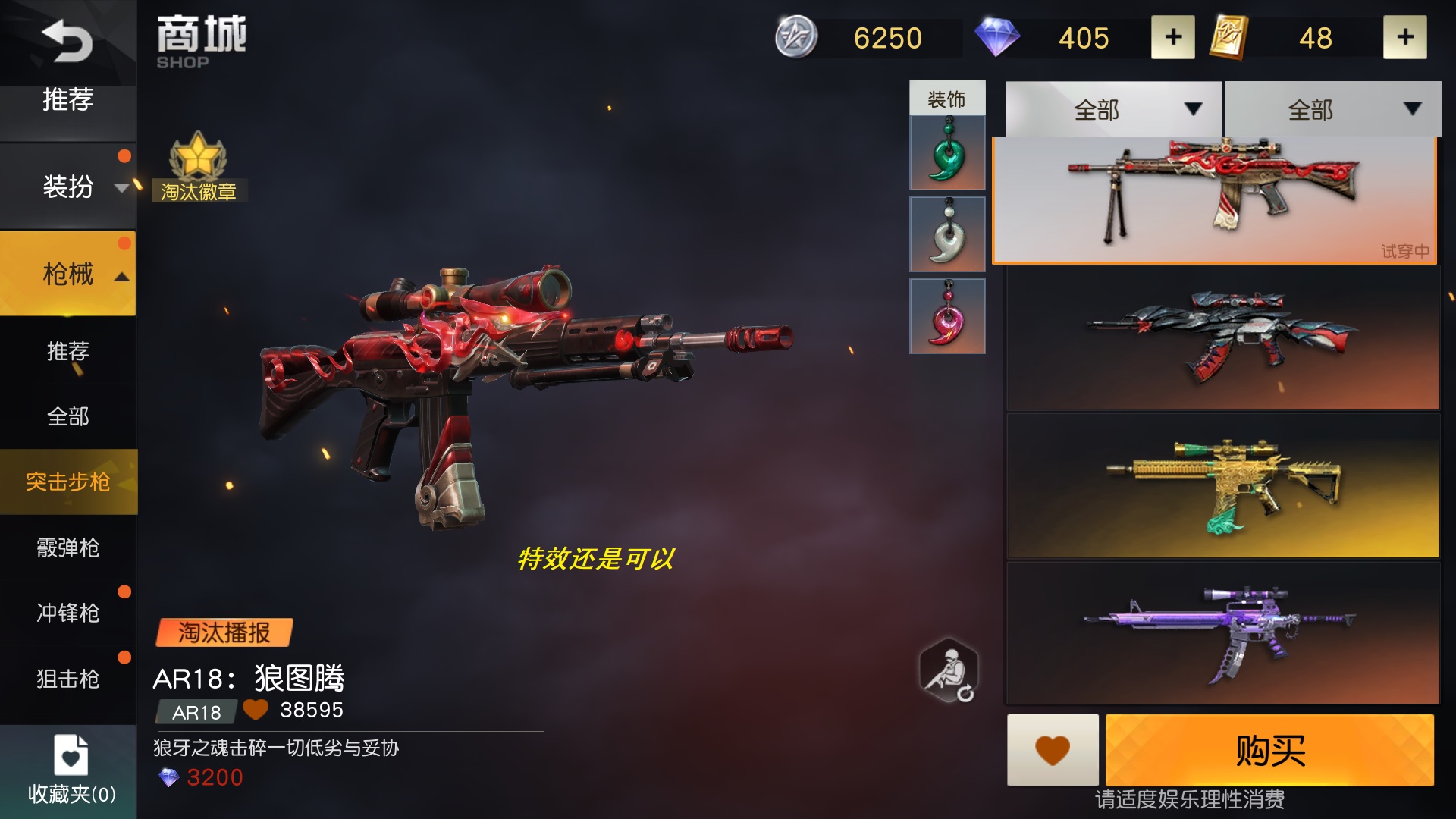Click the + to add diamonds

click(x=1172, y=37)
